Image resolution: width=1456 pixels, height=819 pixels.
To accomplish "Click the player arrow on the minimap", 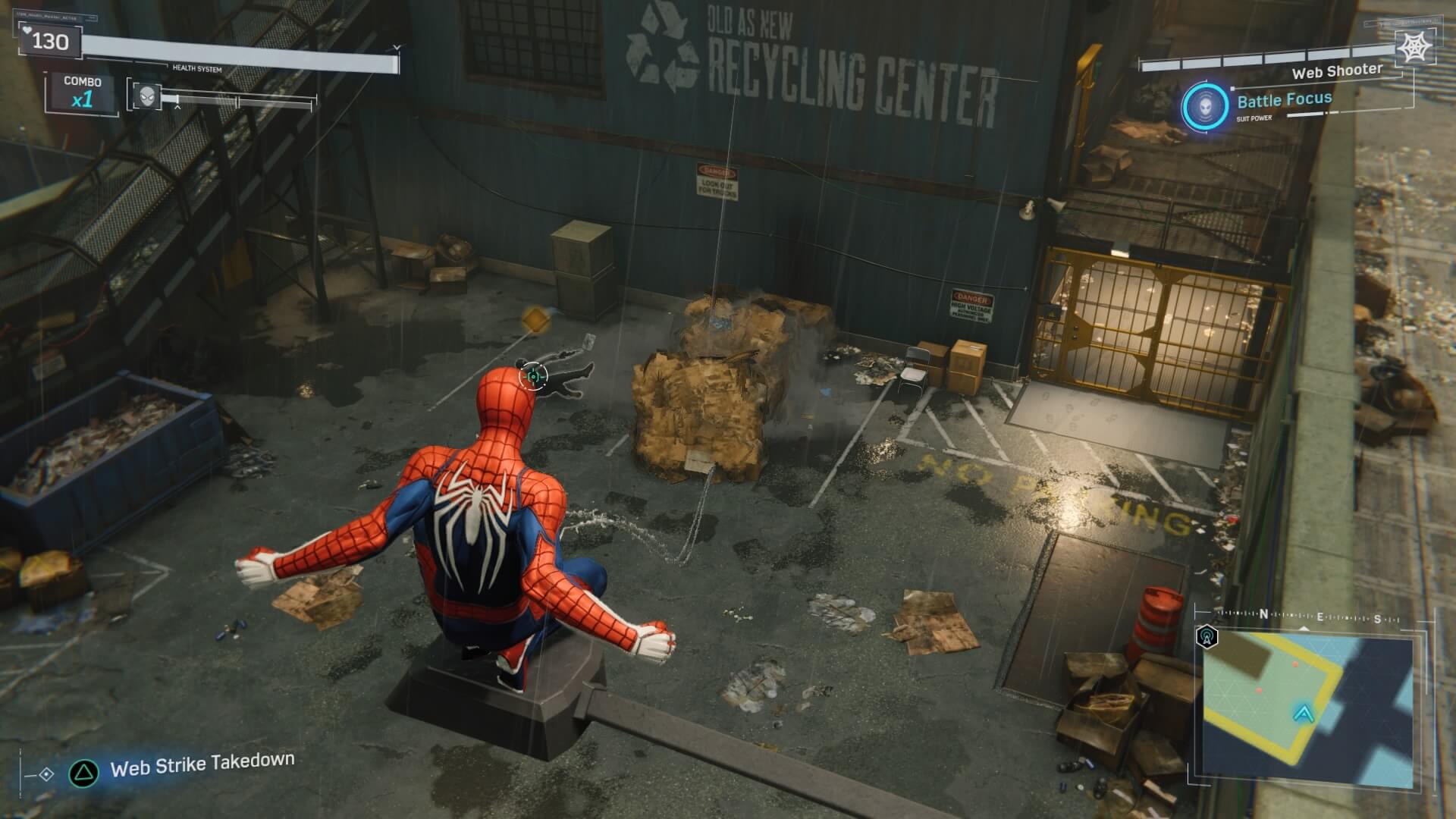I will (1304, 713).
